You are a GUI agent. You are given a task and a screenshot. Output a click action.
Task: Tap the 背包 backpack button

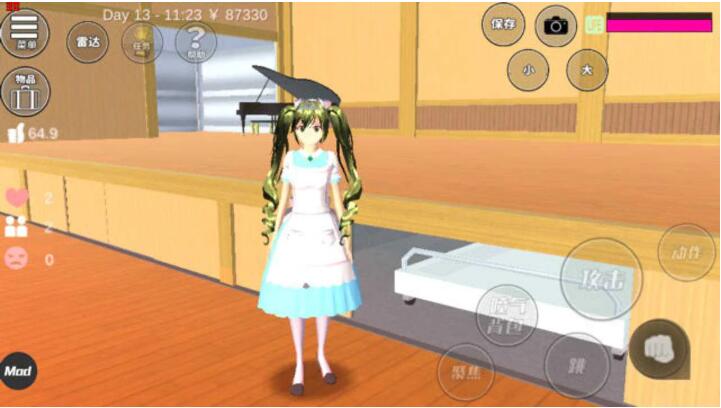click(x=506, y=316)
